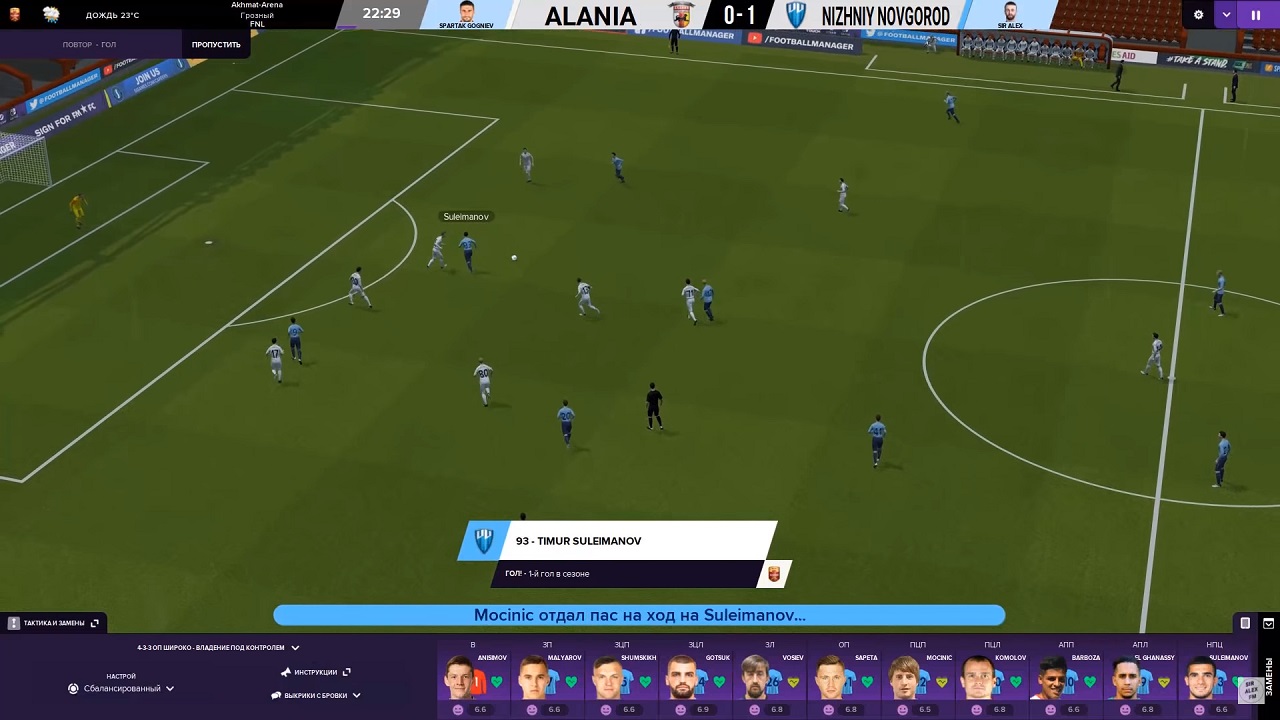
Task: Open the Замены substitutes side tab
Action: tap(1269, 678)
